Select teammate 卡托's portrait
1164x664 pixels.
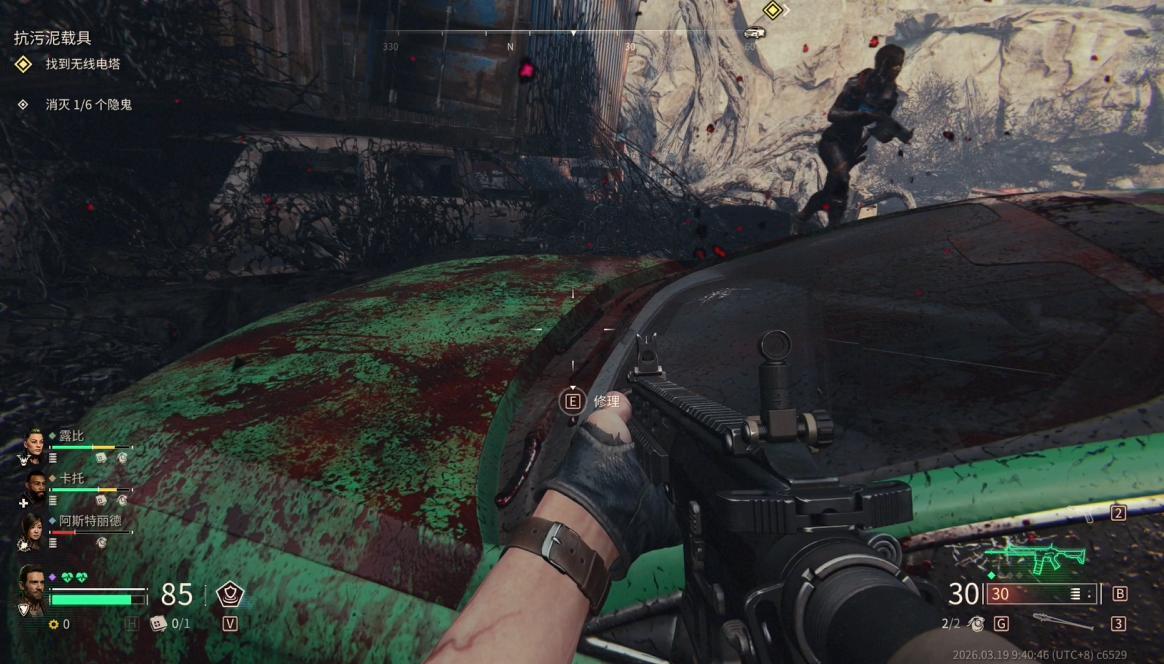pos(35,487)
